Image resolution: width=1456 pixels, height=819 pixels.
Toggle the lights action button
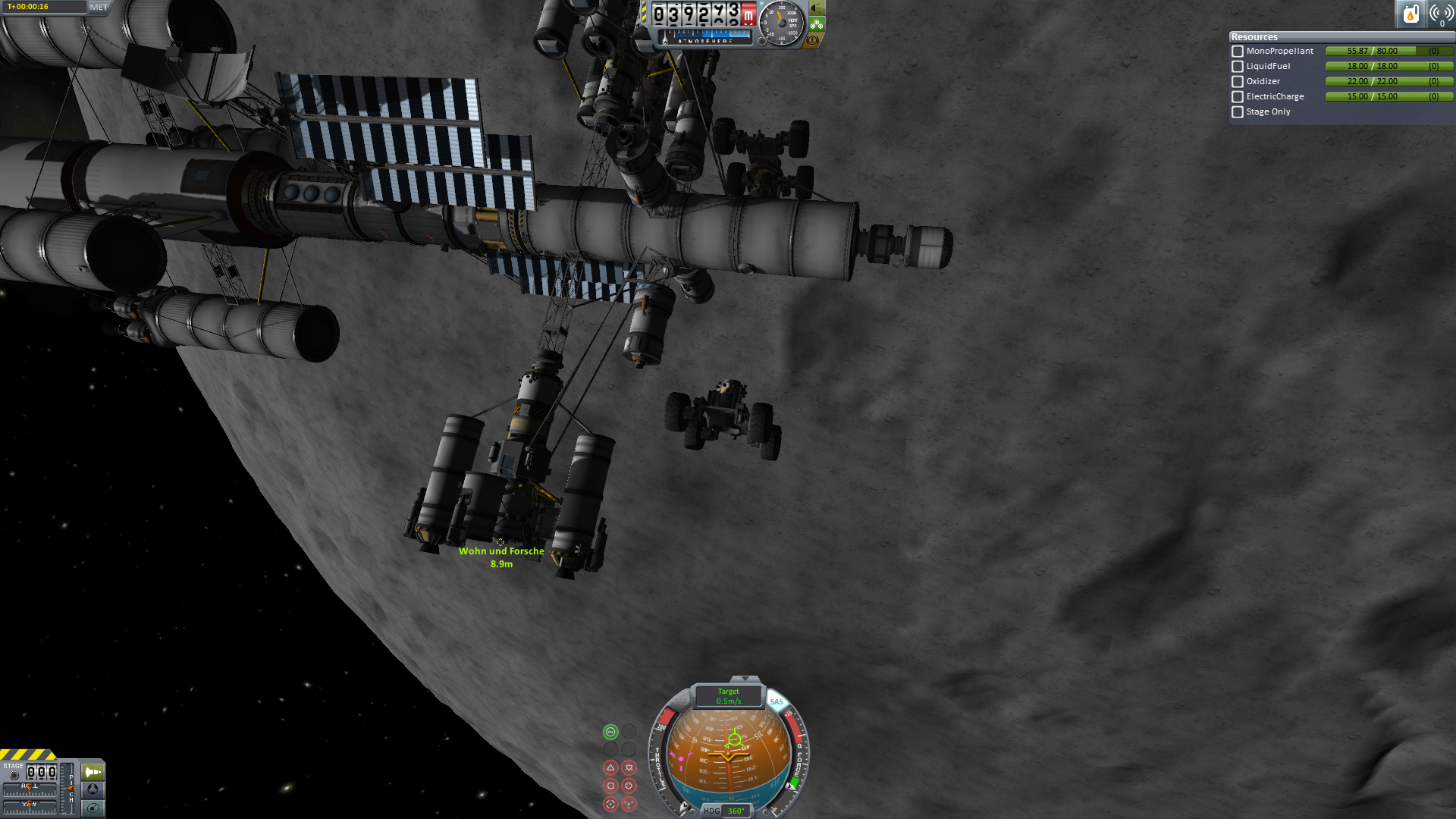pyautogui.click(x=817, y=8)
